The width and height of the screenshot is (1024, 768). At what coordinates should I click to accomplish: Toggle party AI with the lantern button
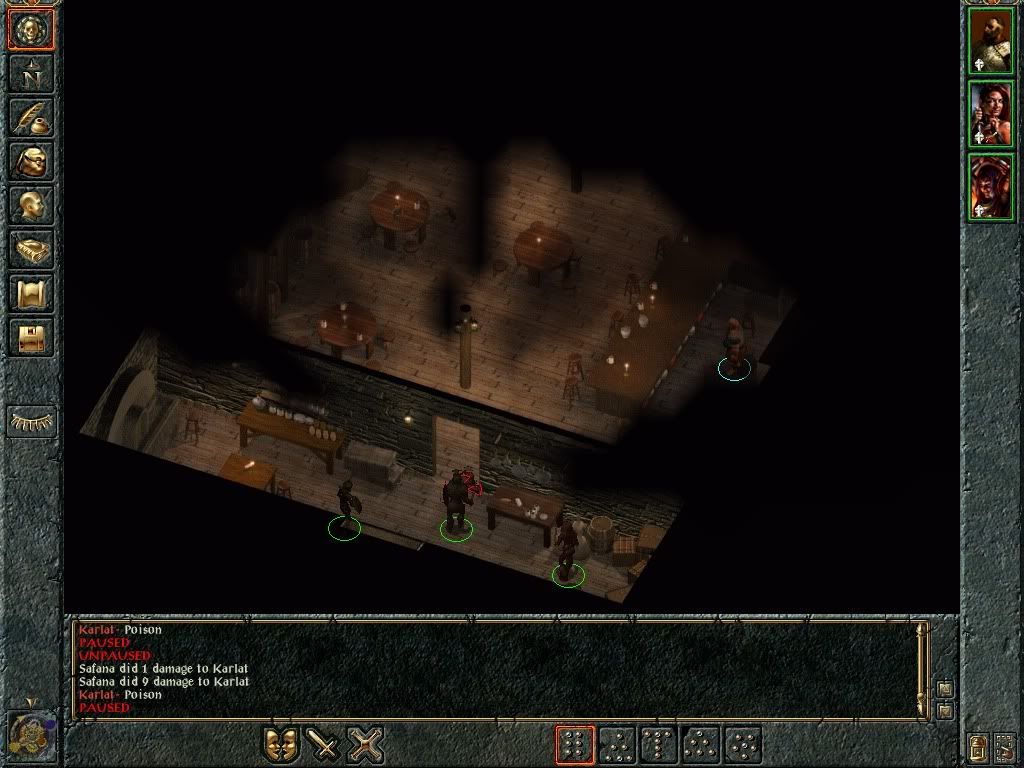click(979, 745)
